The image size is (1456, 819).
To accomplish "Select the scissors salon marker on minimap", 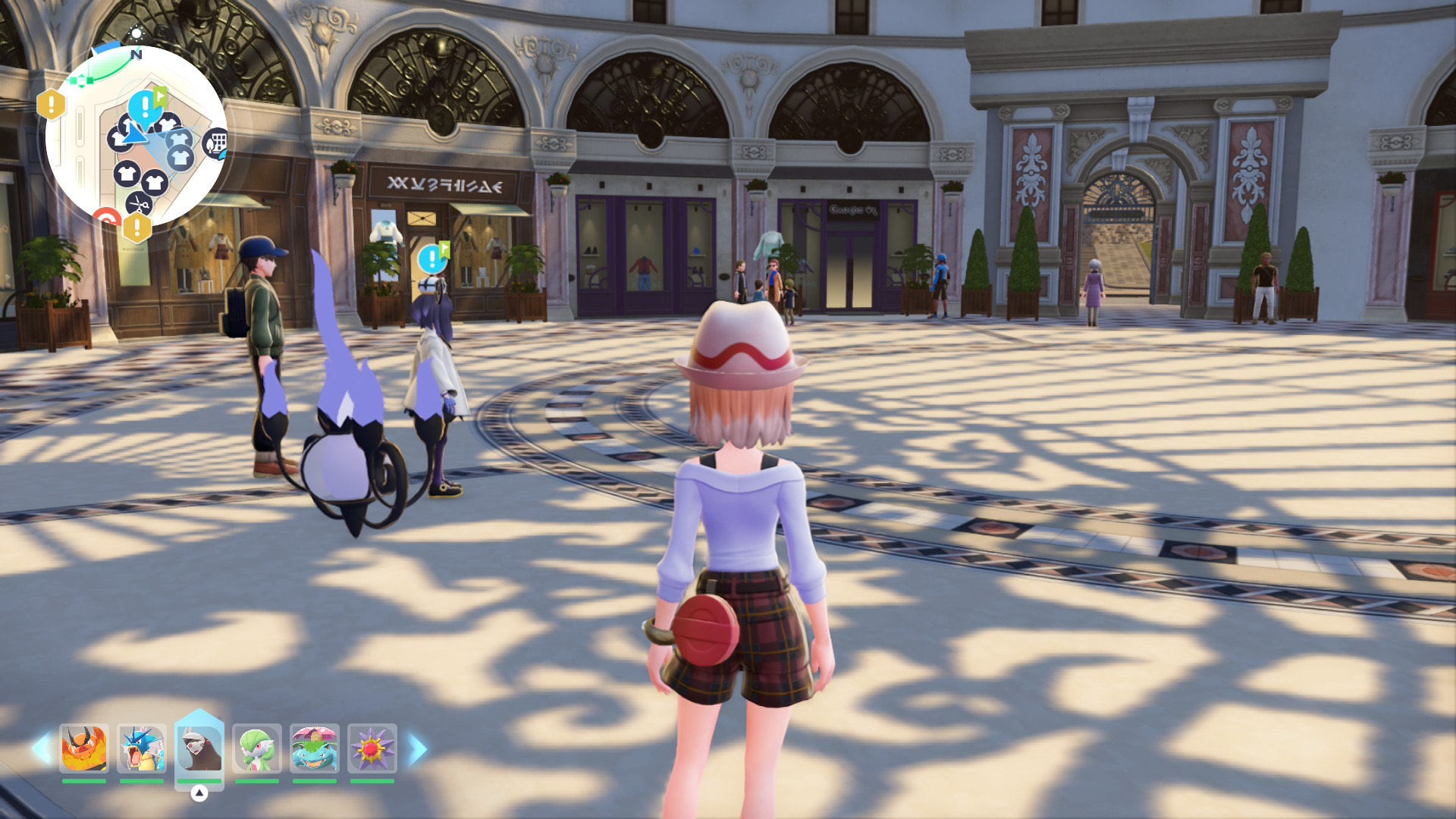I will (138, 203).
